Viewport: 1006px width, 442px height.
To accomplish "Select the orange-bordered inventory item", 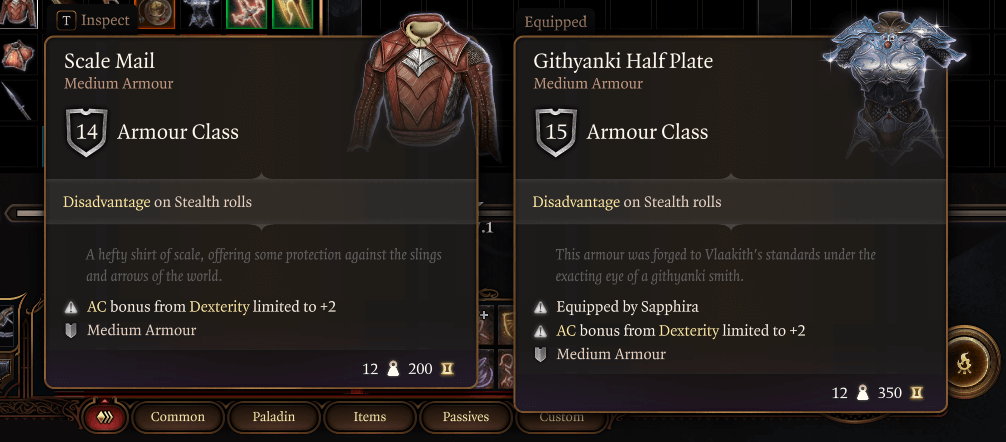I will (x=155, y=12).
